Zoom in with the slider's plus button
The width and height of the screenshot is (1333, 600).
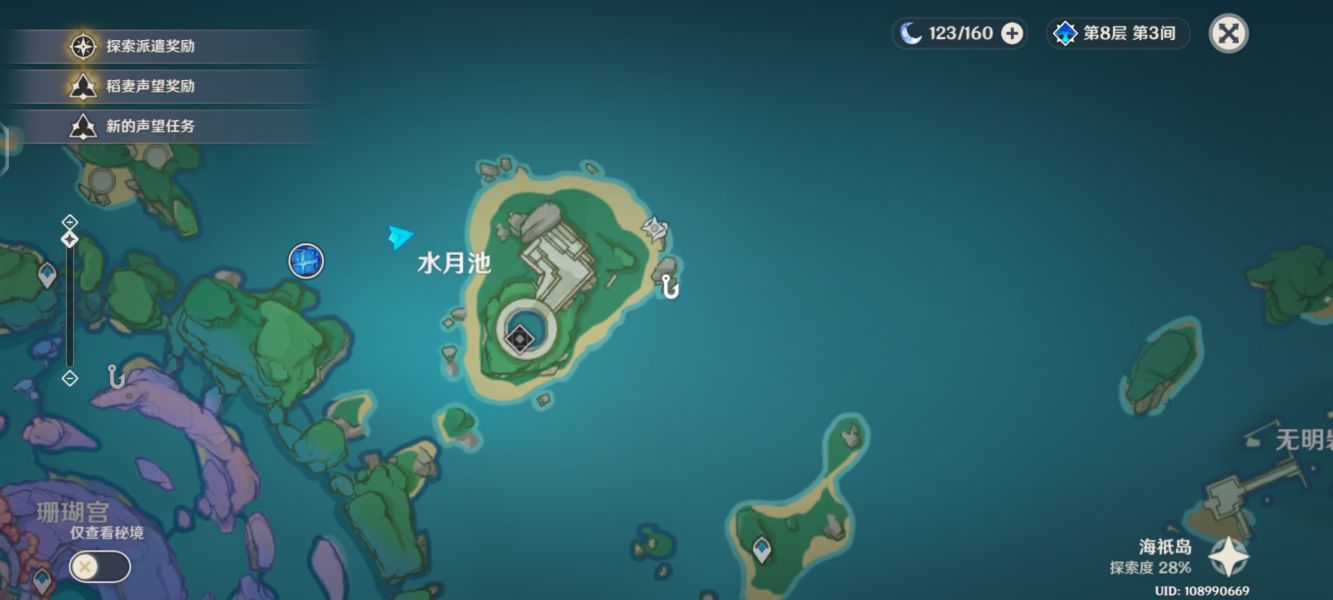69,221
